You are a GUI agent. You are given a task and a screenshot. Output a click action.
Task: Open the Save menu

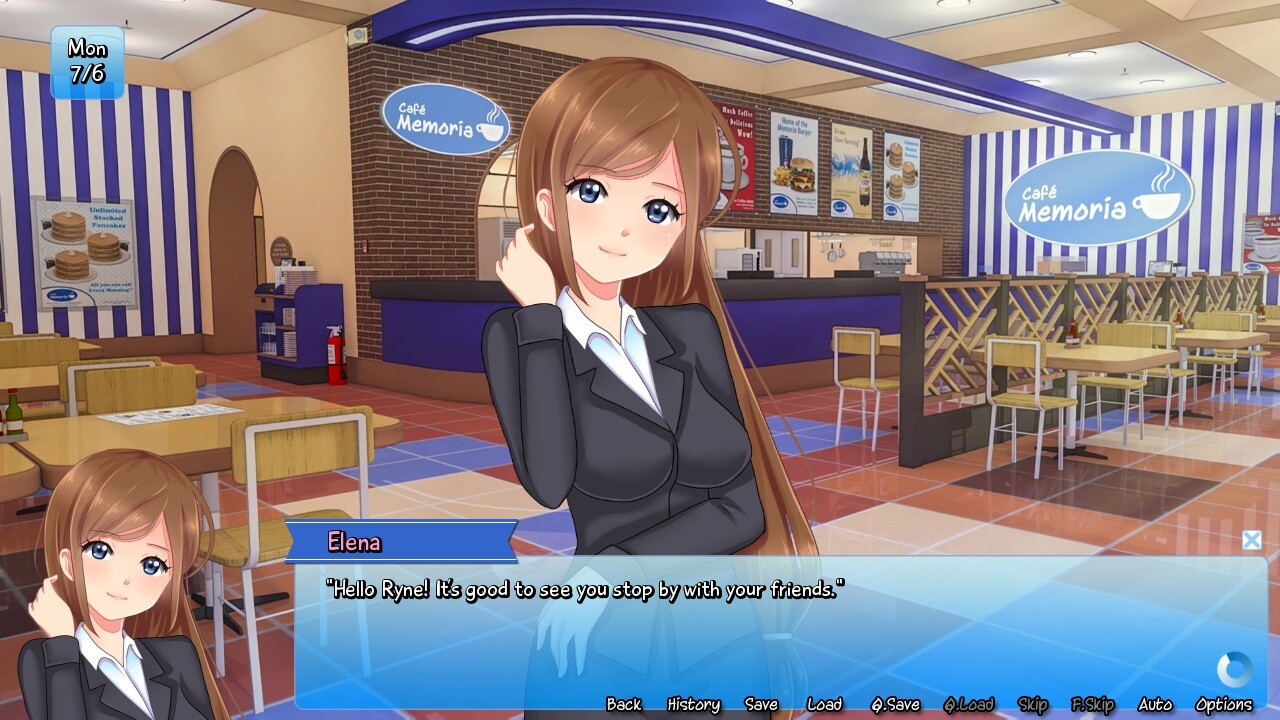click(761, 704)
